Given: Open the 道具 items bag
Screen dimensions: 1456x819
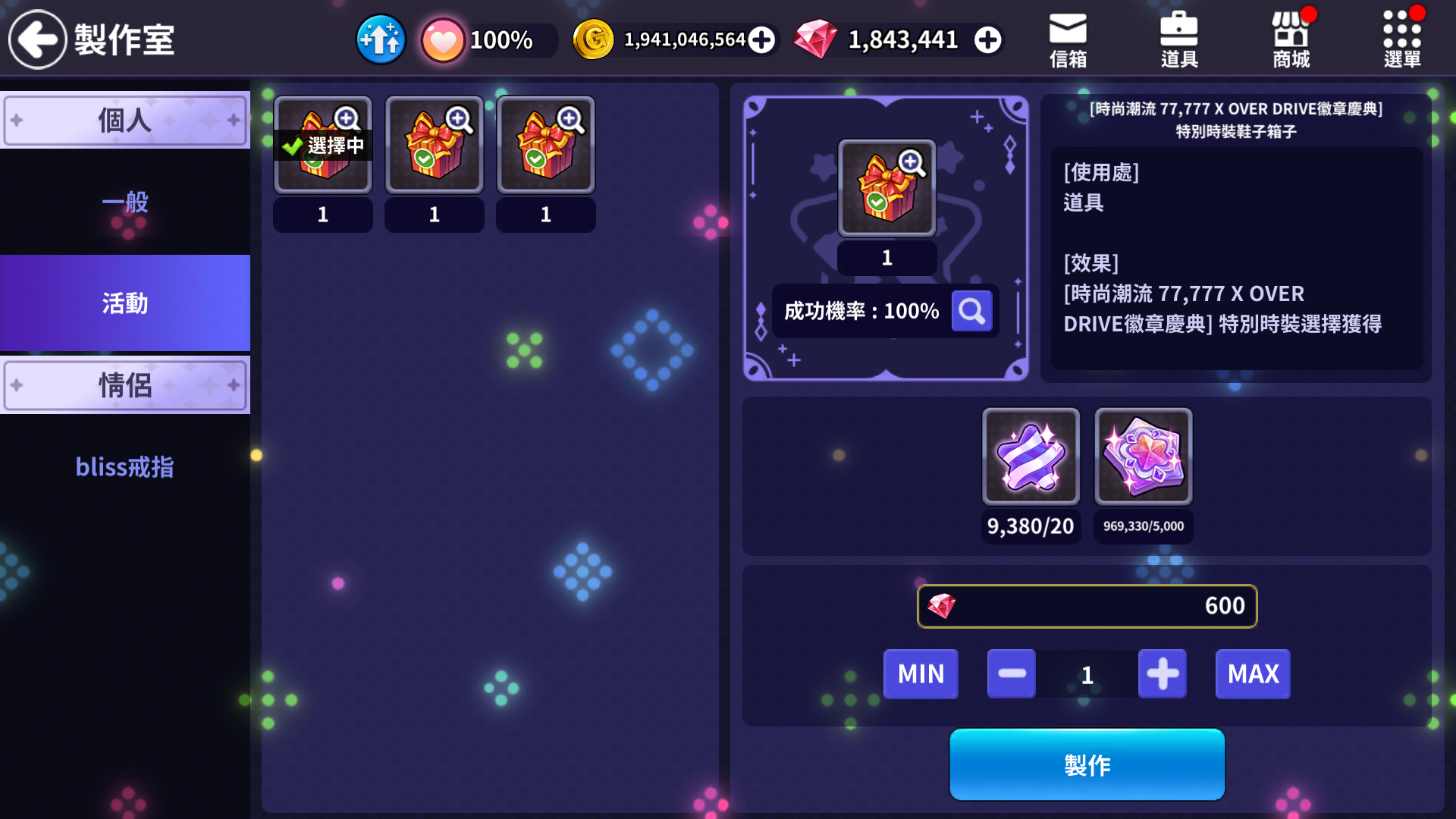Looking at the screenshot, I should tap(1179, 39).
